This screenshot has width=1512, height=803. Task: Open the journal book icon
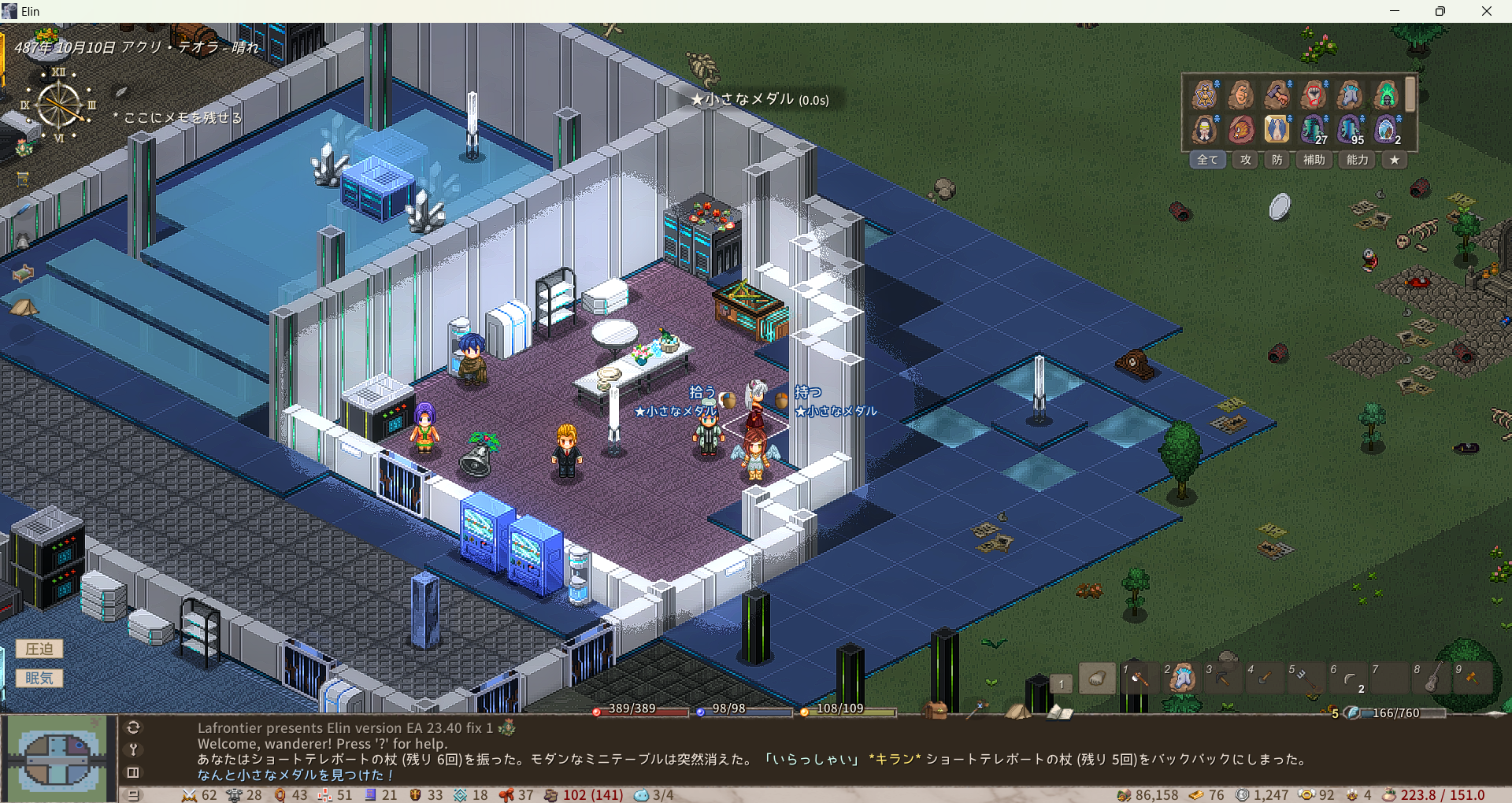[x=1059, y=712]
